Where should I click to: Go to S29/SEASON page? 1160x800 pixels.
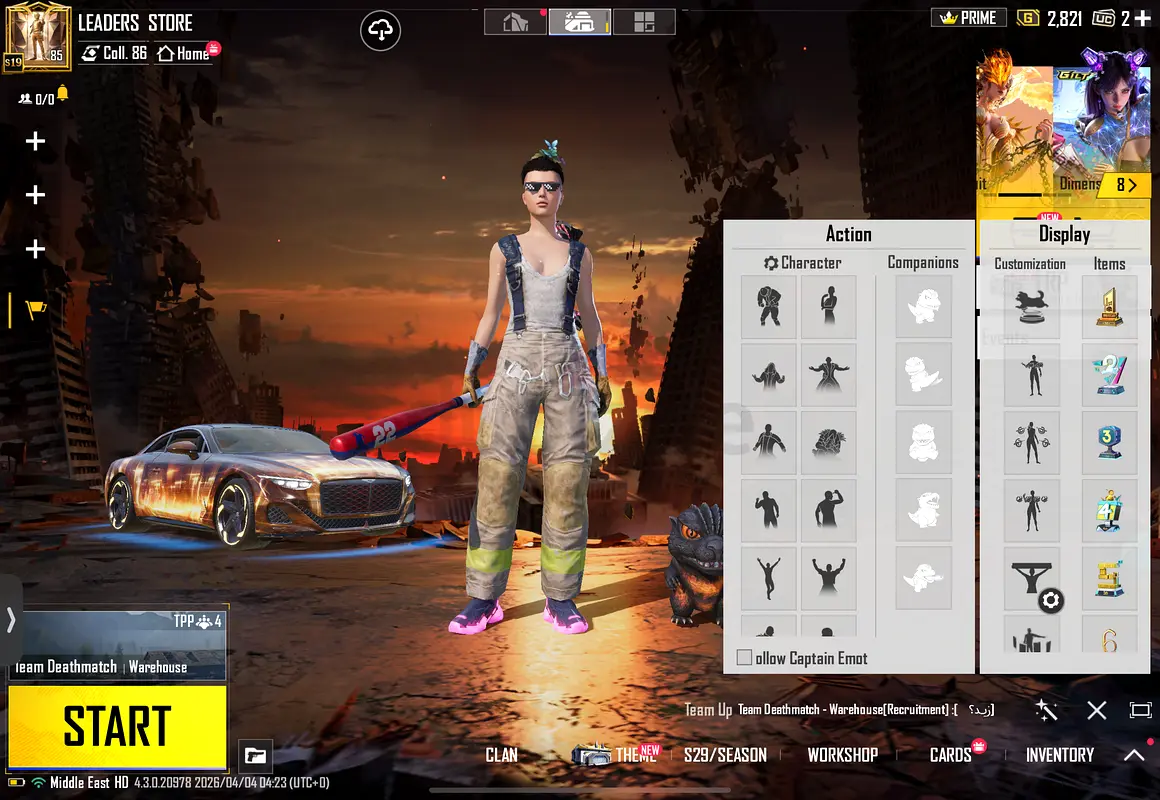(x=725, y=755)
